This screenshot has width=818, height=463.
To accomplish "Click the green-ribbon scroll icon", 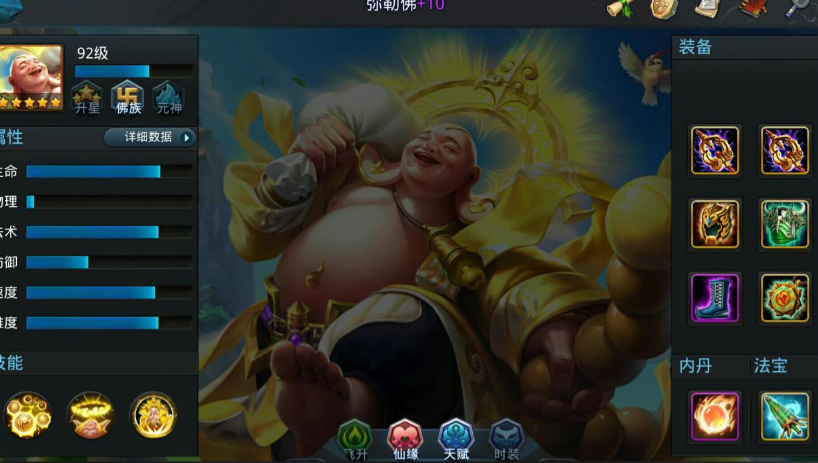I will [x=621, y=8].
